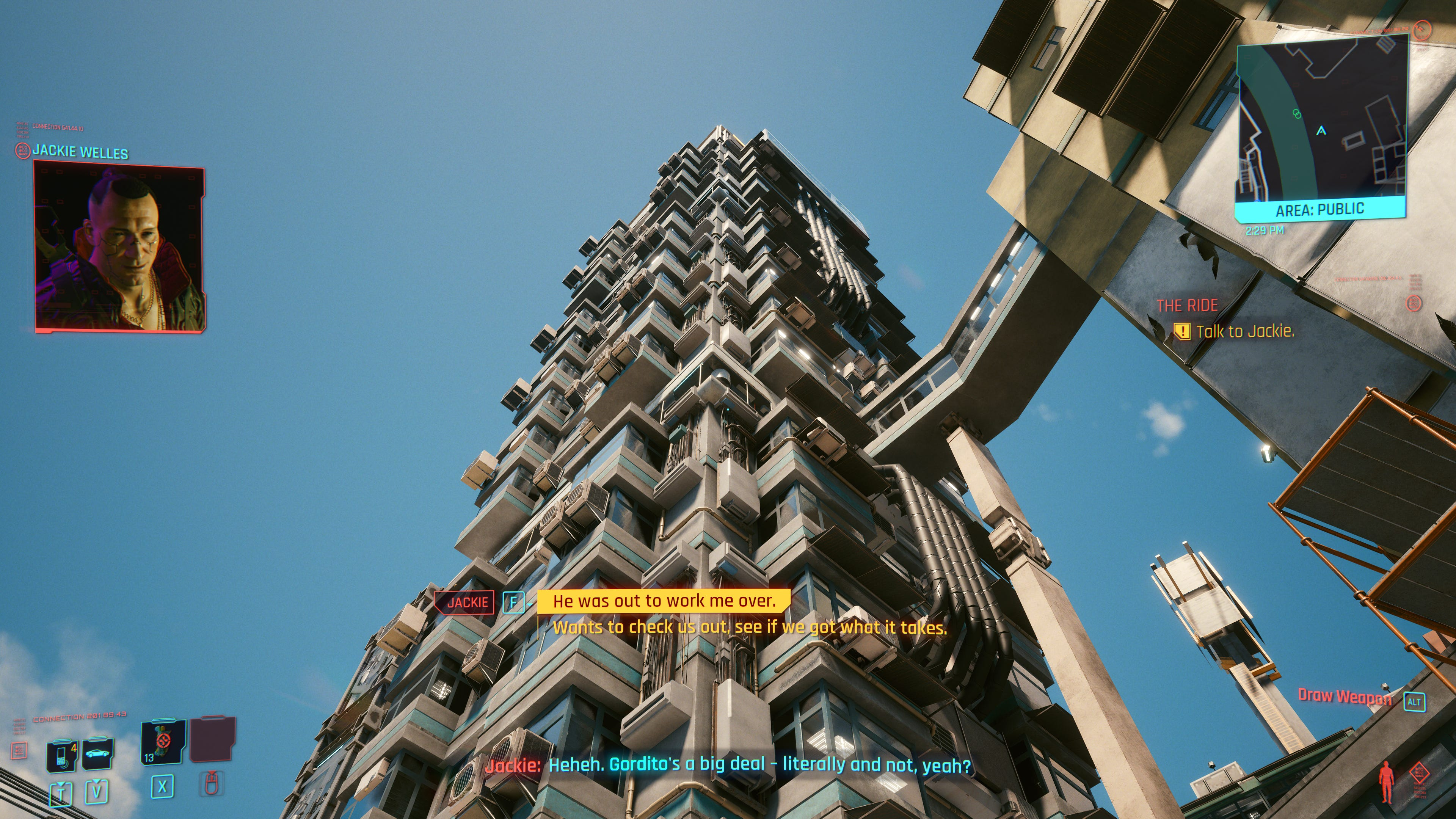Open the phone icon with 4 messages
The image size is (1456, 819).
[62, 755]
